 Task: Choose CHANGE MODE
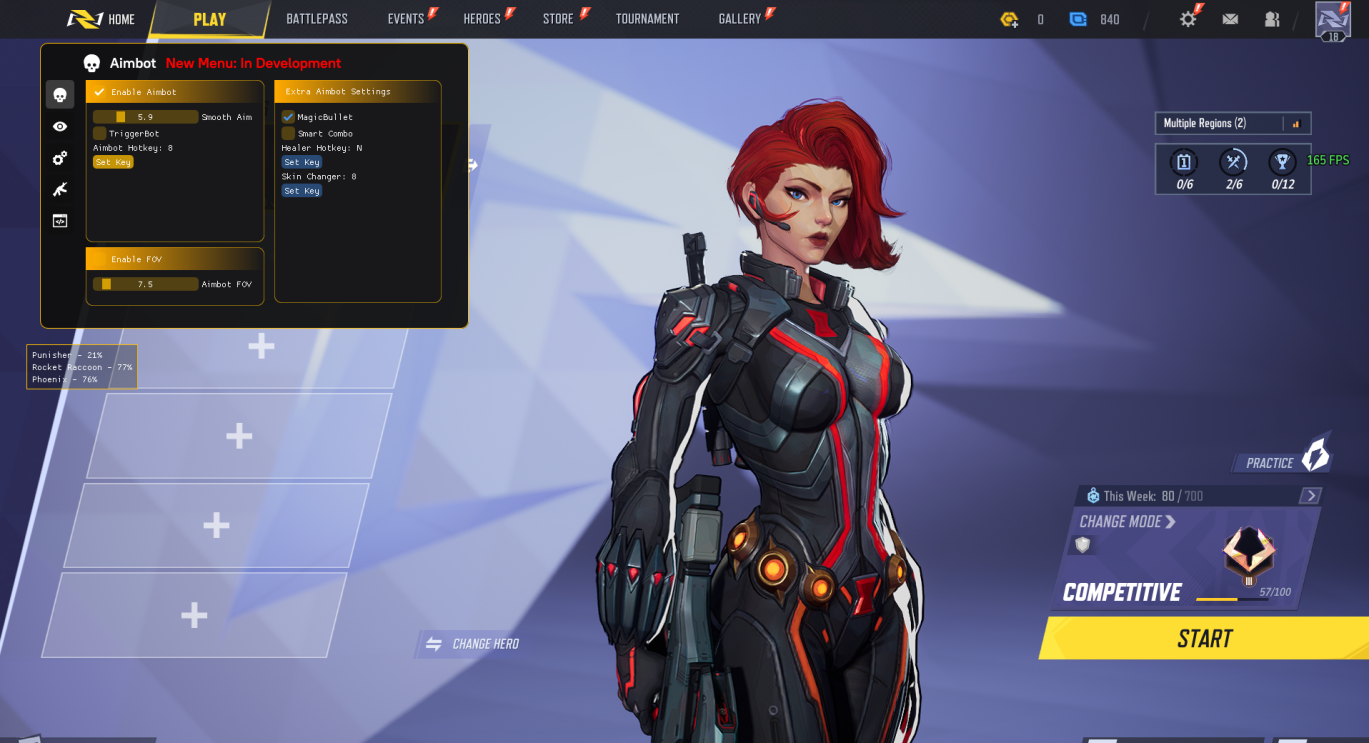click(1127, 522)
